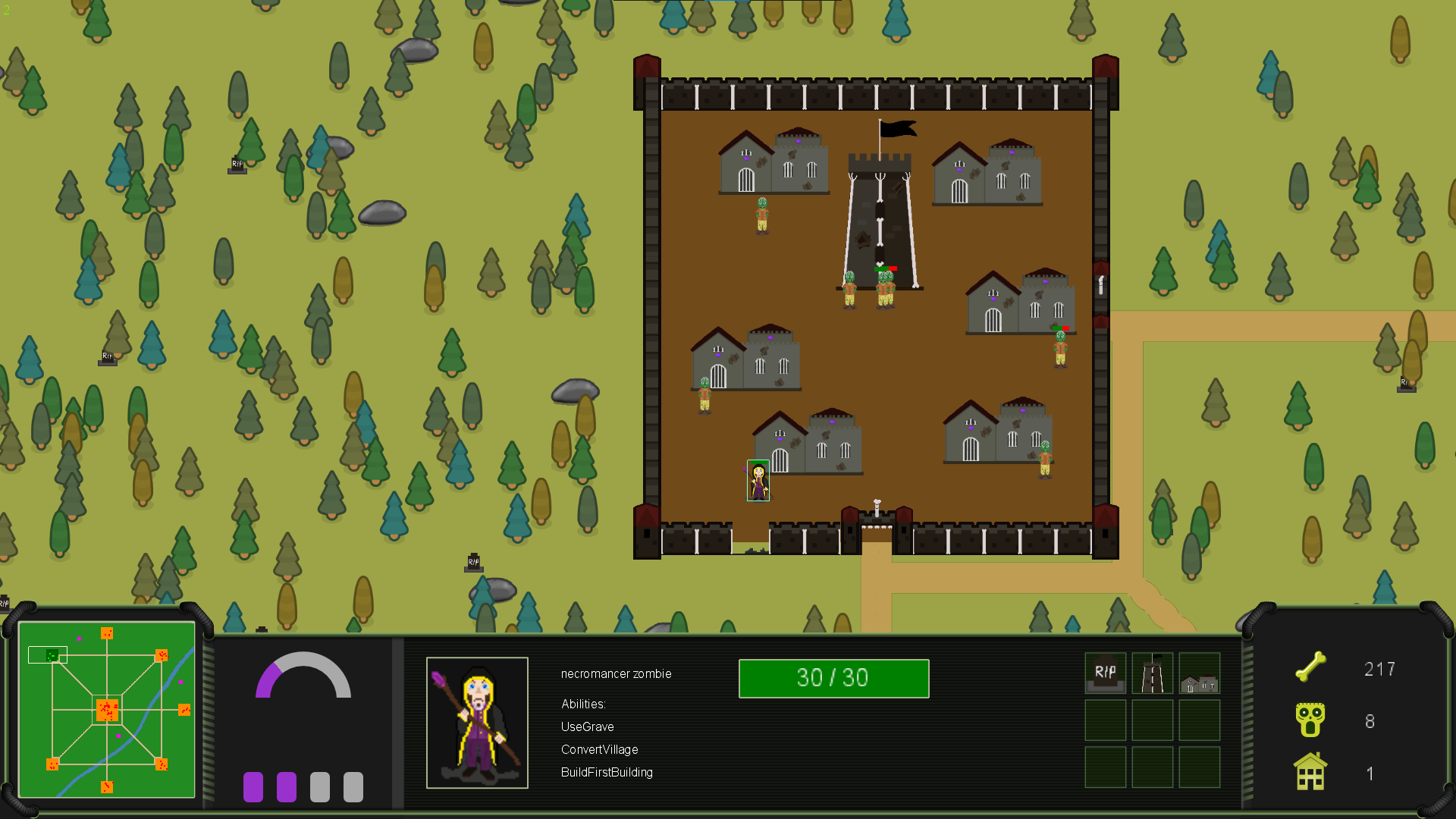Jump to the central base on minimap
Screen dimensions: 1456x819
tap(107, 711)
